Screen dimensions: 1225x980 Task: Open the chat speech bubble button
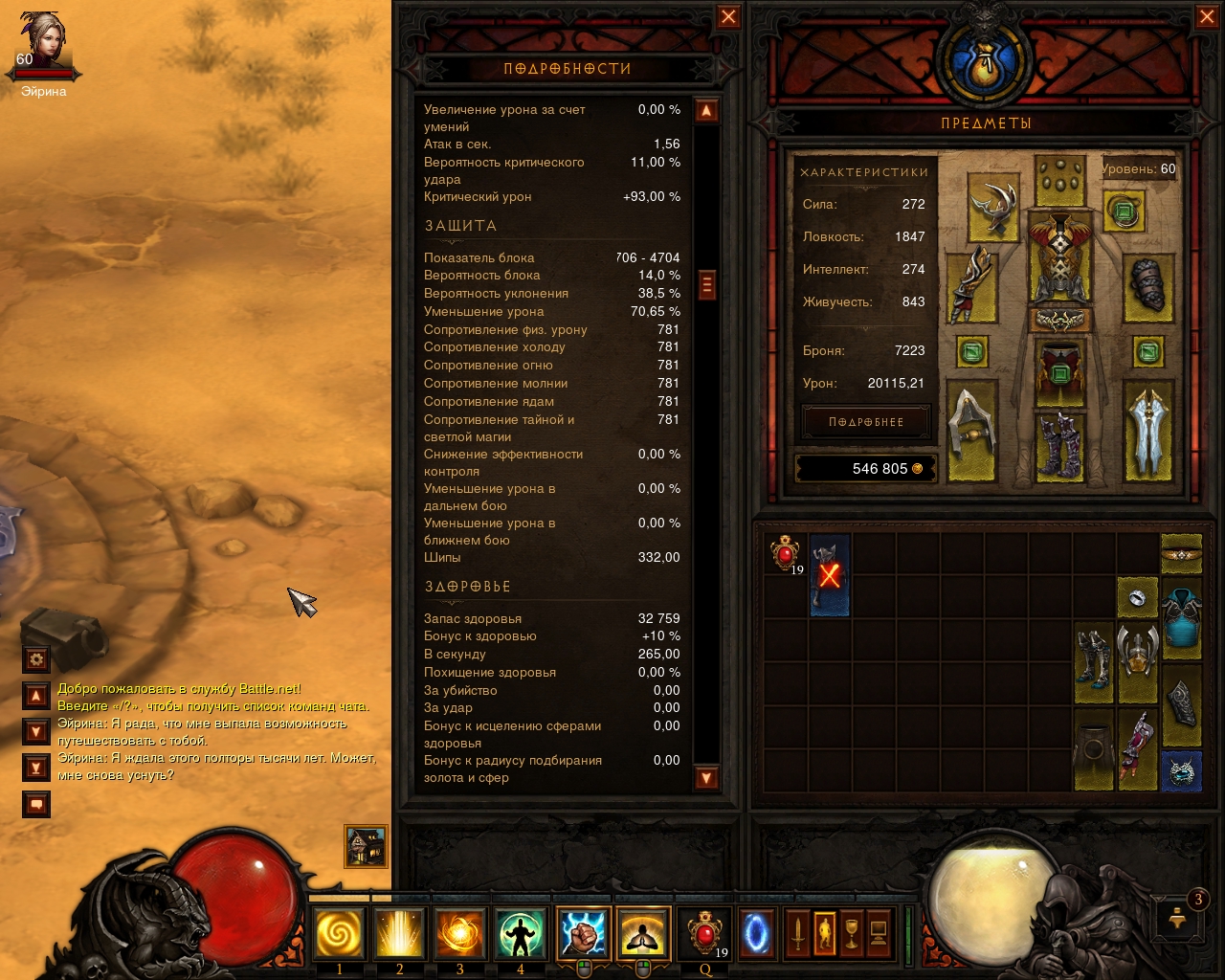(36, 804)
